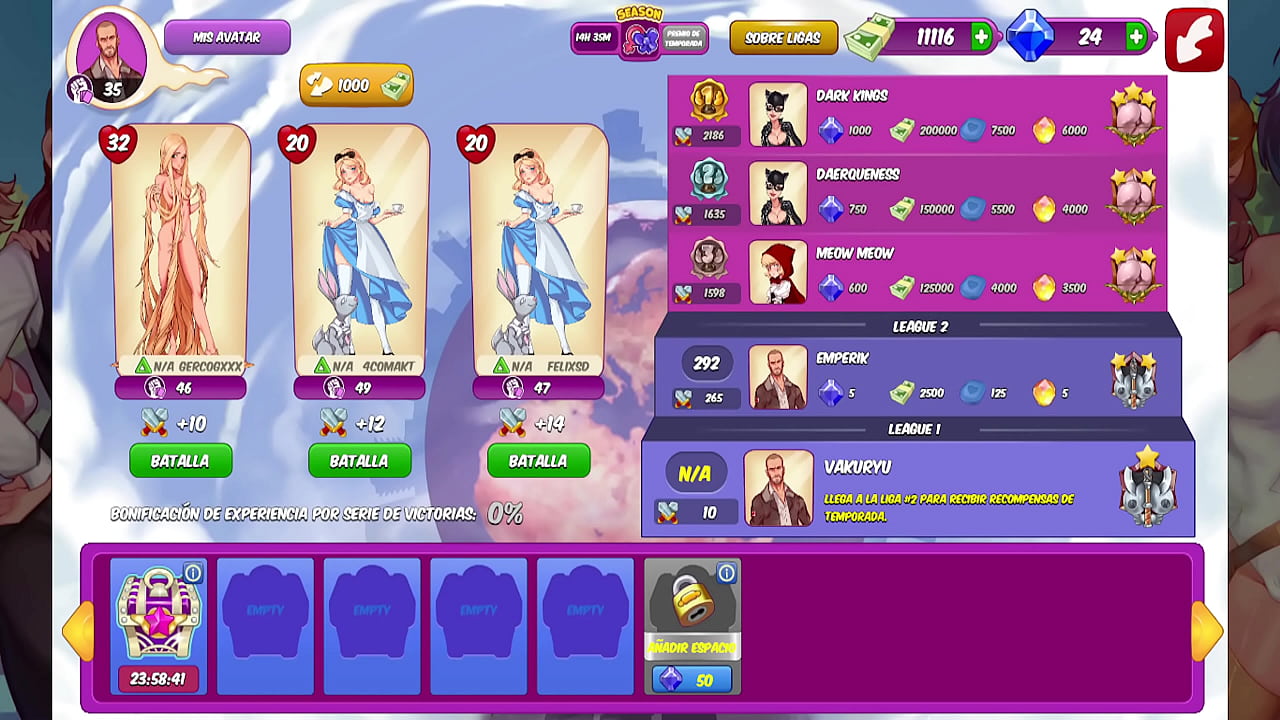Start battle against GERCOGXXX
The width and height of the screenshot is (1280, 720).
tap(180, 461)
